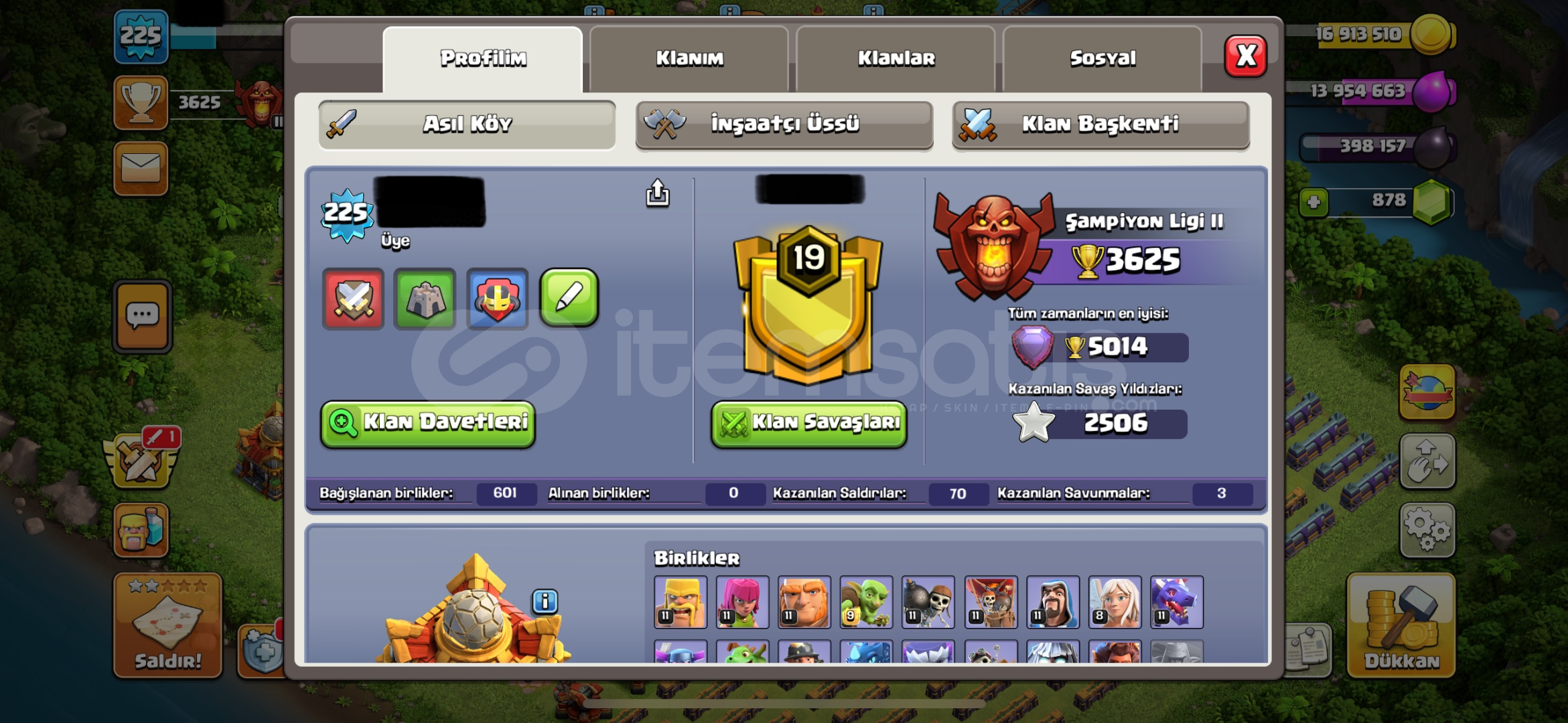Viewport: 1568px width, 723px height.
Task: Open Klan Davetleri
Action: 427,423
